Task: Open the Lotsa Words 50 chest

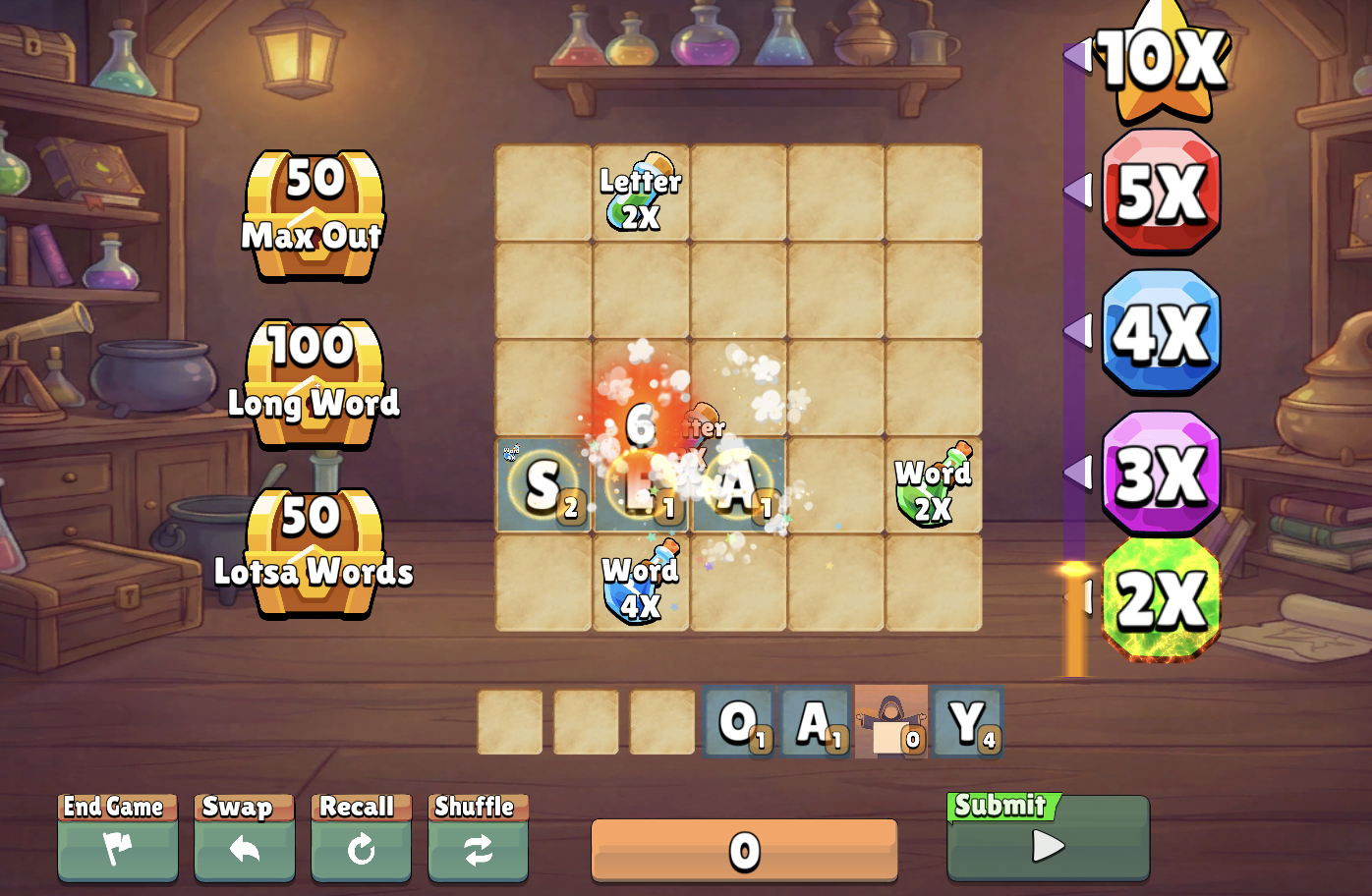Action: point(314,552)
